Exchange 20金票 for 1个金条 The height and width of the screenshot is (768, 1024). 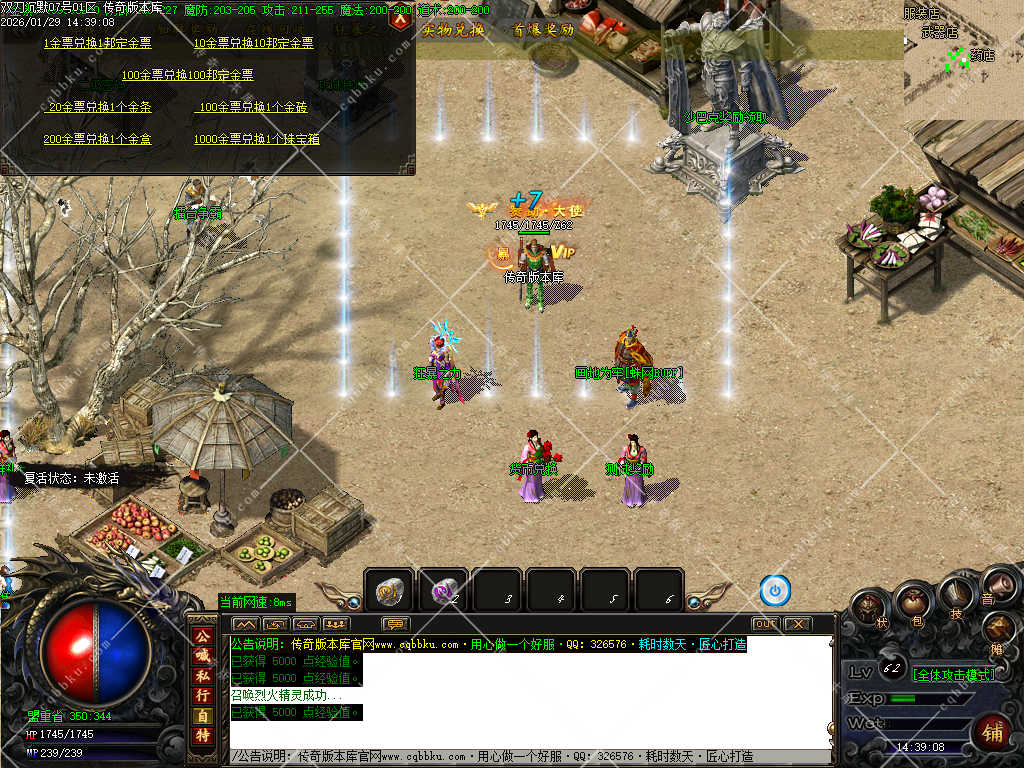[x=100, y=107]
